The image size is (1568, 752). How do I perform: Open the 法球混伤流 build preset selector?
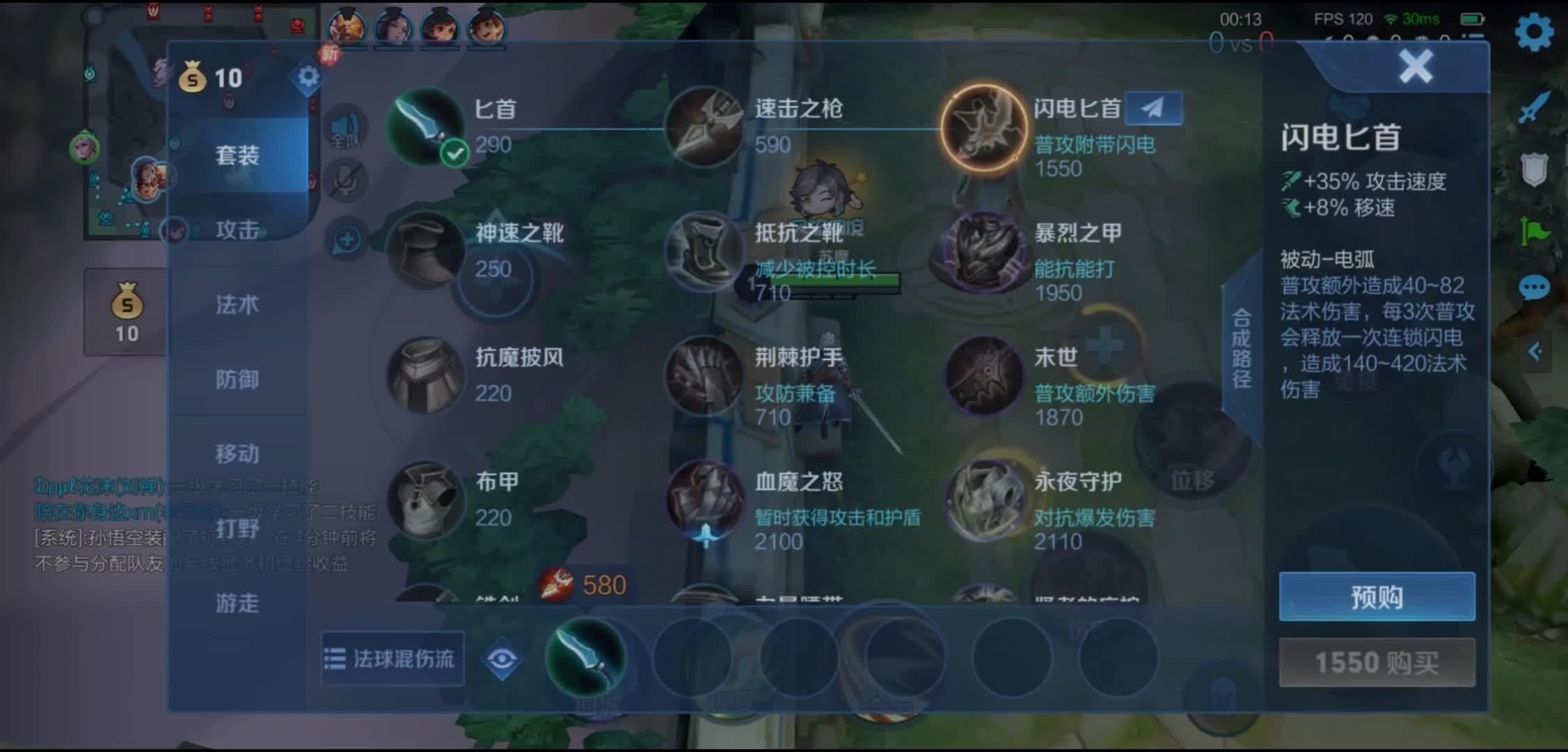pyautogui.click(x=392, y=657)
